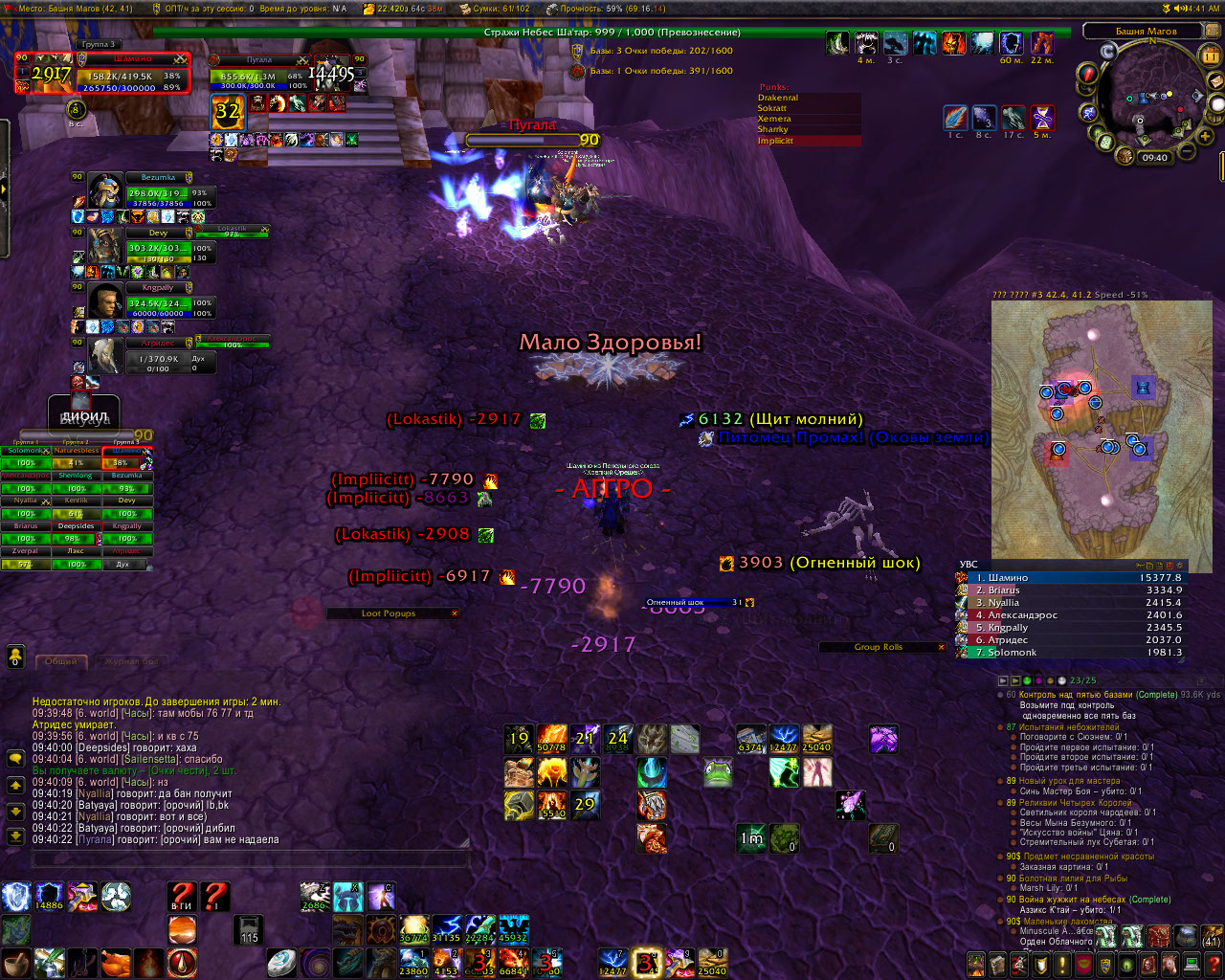
Task: Open the help red question mark micro button
Action: pyautogui.click(x=1213, y=963)
